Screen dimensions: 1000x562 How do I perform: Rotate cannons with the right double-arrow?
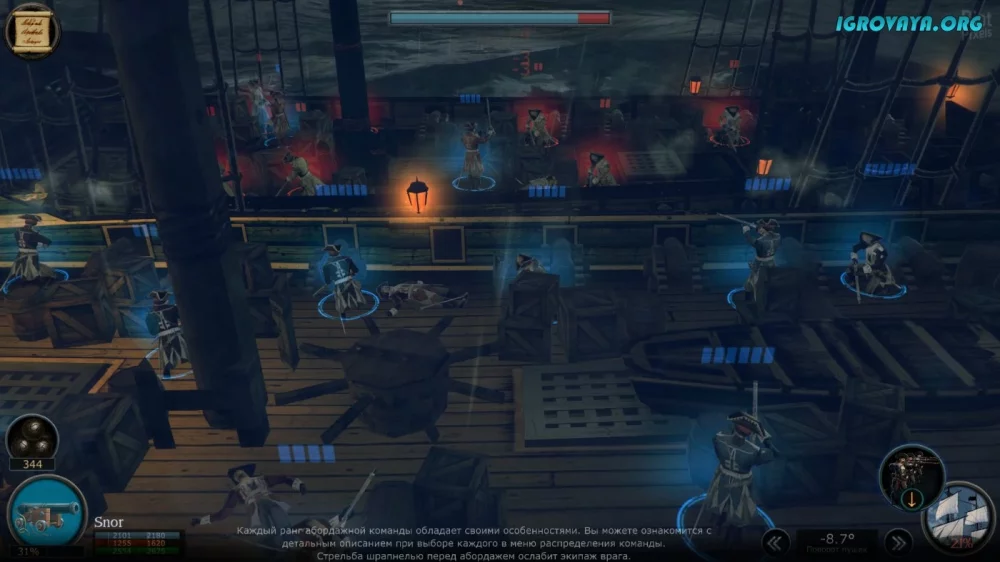point(896,542)
